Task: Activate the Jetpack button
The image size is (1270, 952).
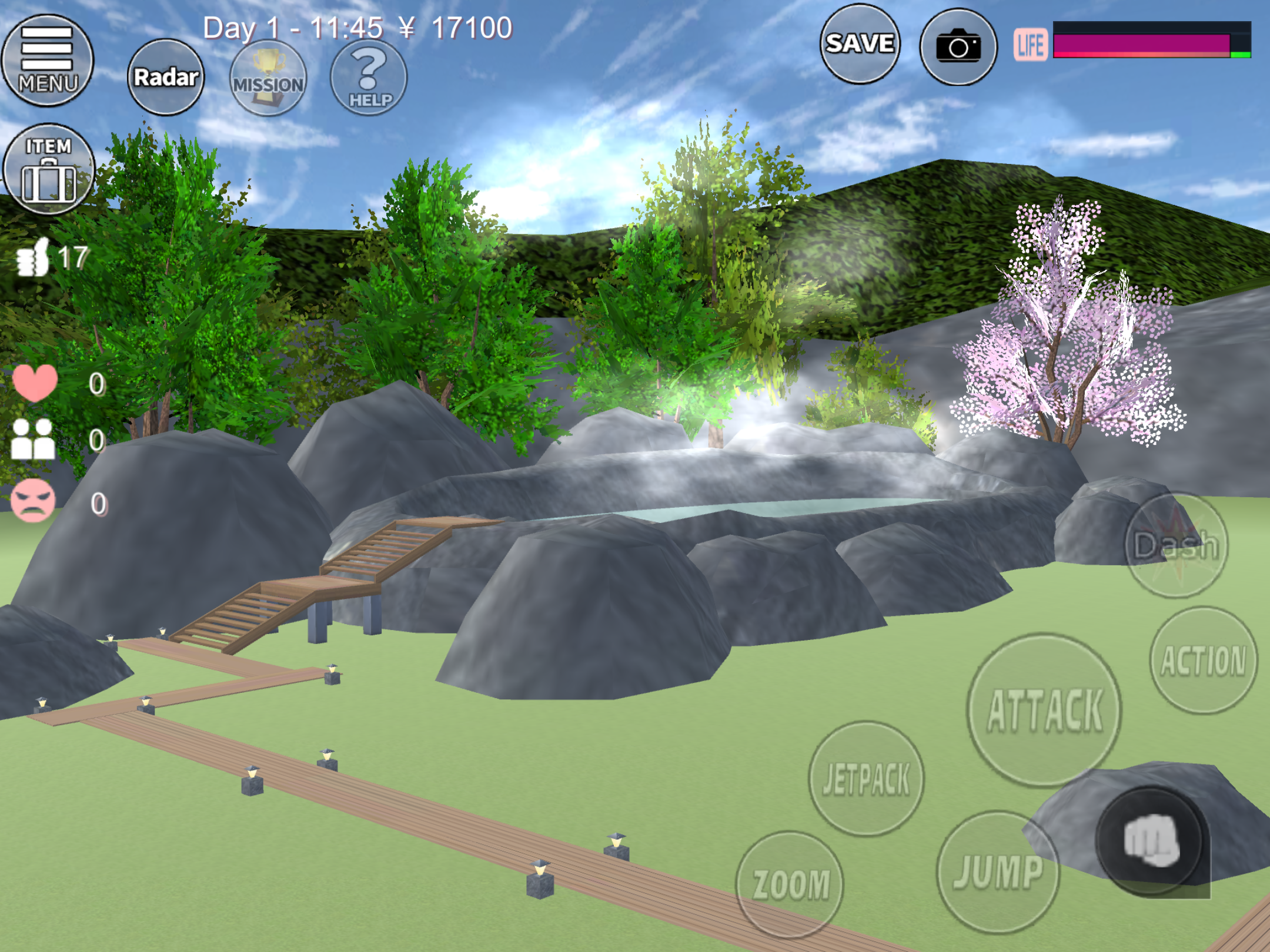Action: 866,779
